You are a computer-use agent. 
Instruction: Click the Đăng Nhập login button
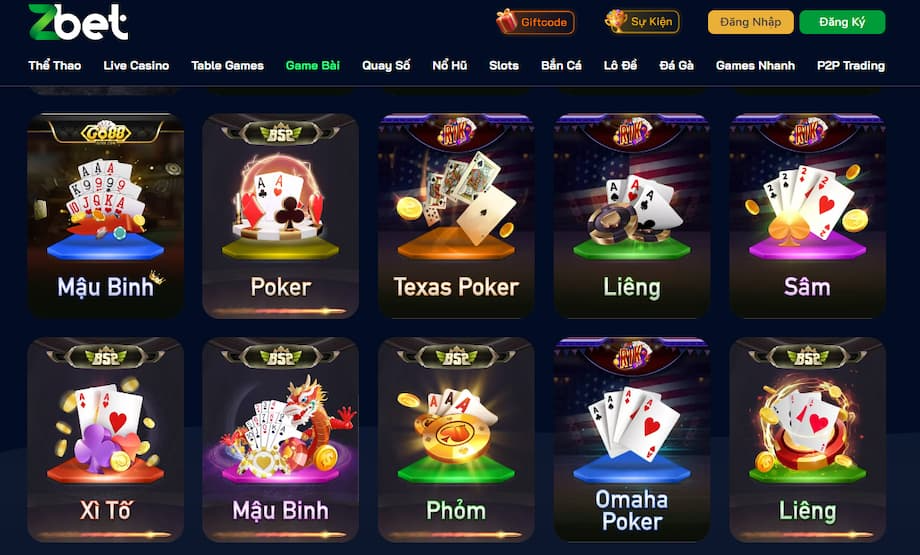[750, 22]
